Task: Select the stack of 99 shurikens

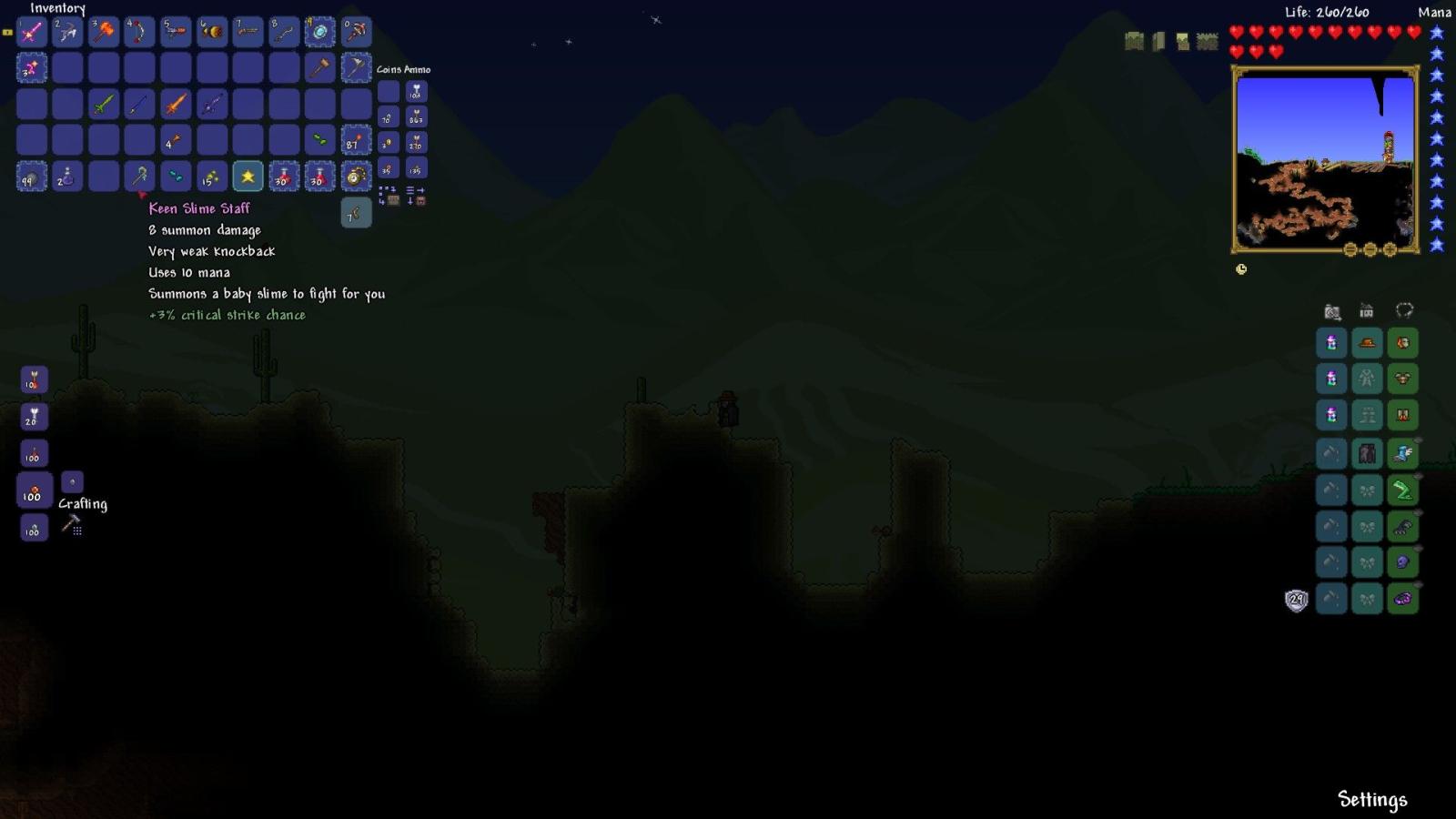Action: (31, 177)
